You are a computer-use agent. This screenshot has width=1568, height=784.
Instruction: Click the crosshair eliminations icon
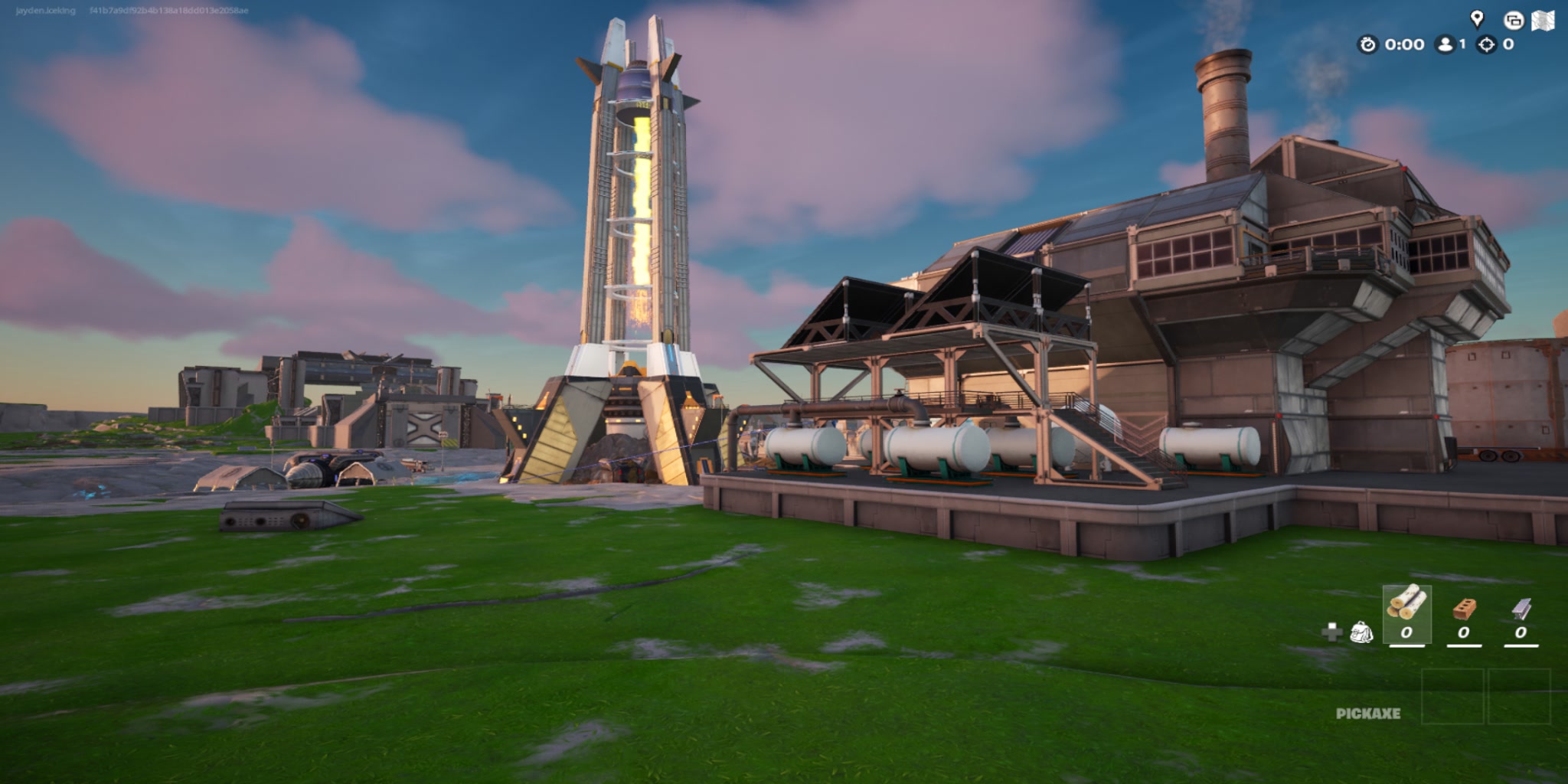click(x=1488, y=46)
